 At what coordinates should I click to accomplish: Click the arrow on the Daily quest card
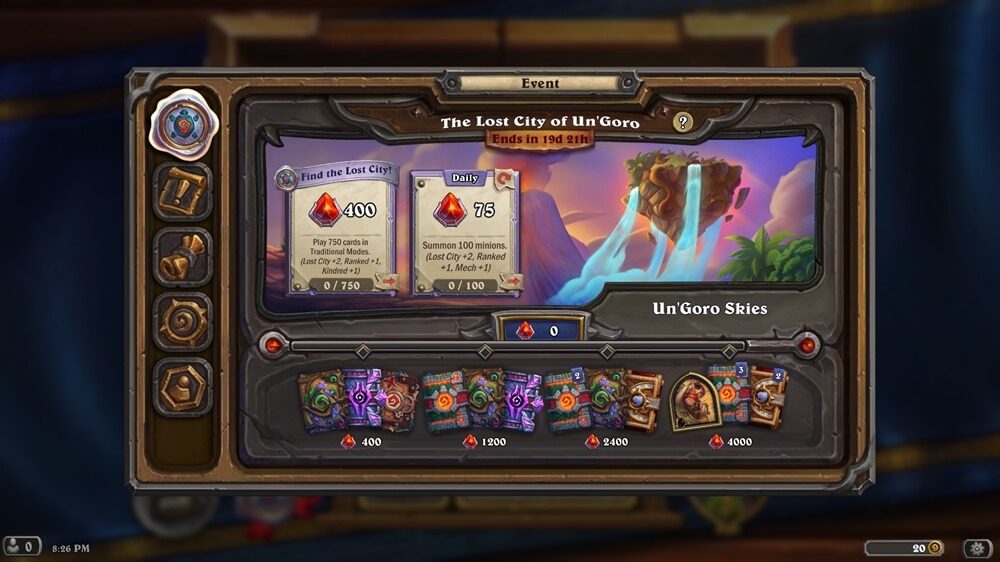point(511,282)
